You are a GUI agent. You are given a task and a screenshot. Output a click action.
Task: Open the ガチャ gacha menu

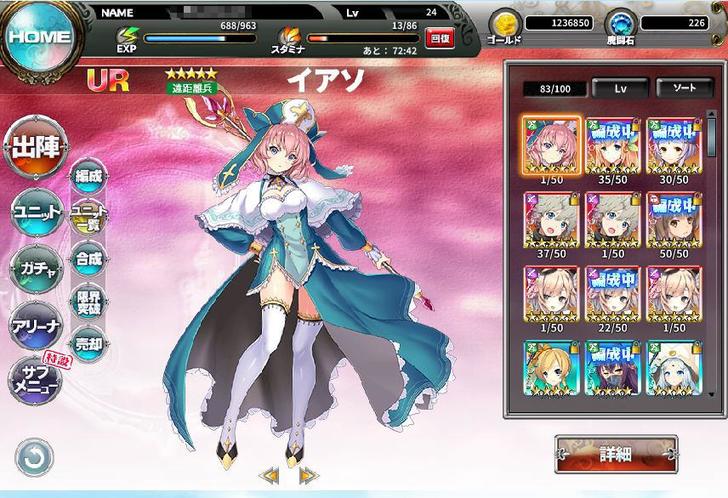37,266
